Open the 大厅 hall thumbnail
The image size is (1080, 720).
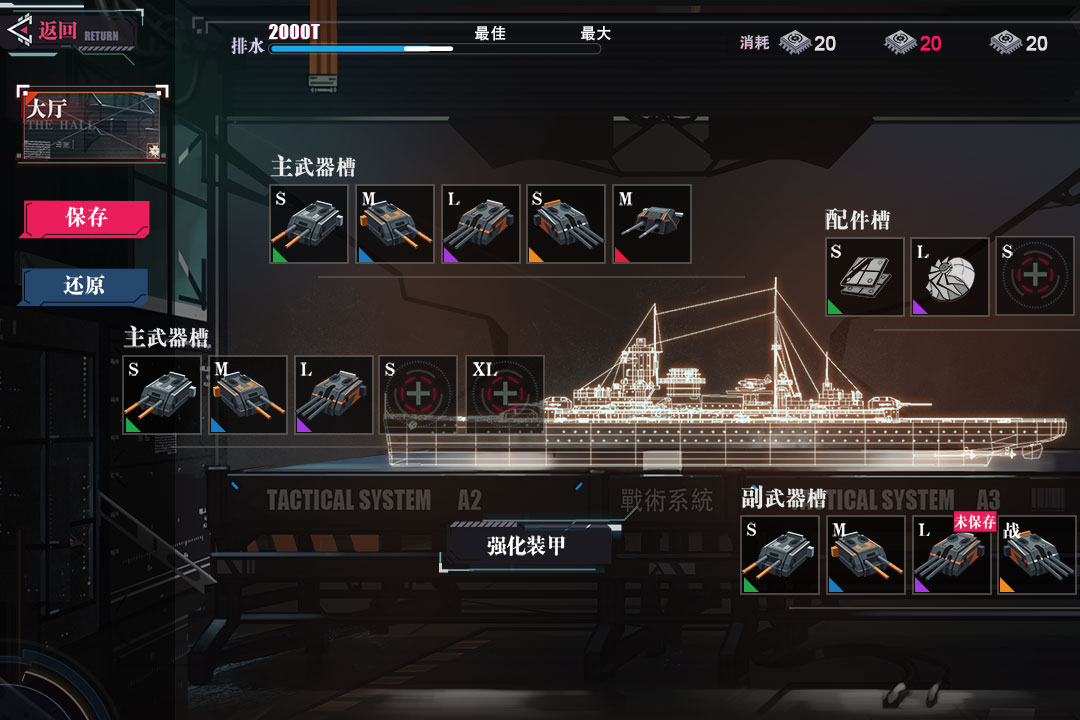click(92, 125)
